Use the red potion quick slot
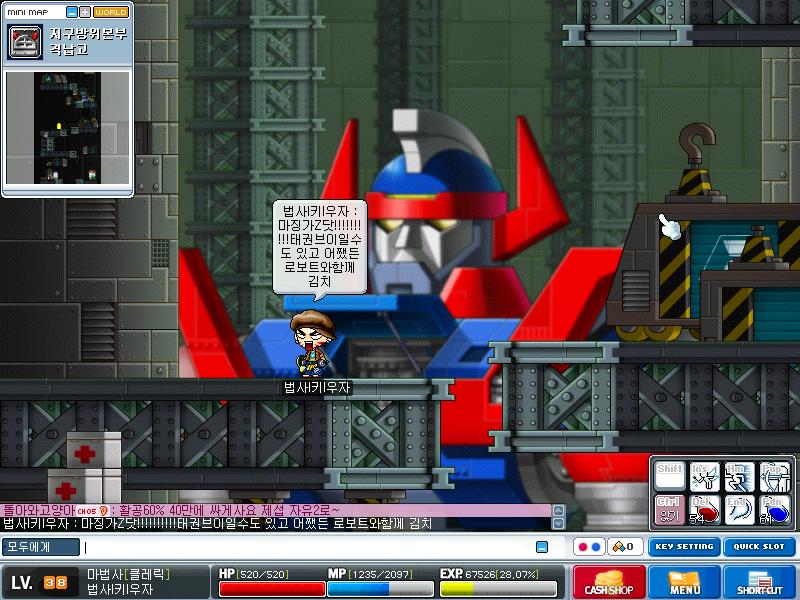Viewport: 800px width, 600px height. pyautogui.click(x=705, y=509)
